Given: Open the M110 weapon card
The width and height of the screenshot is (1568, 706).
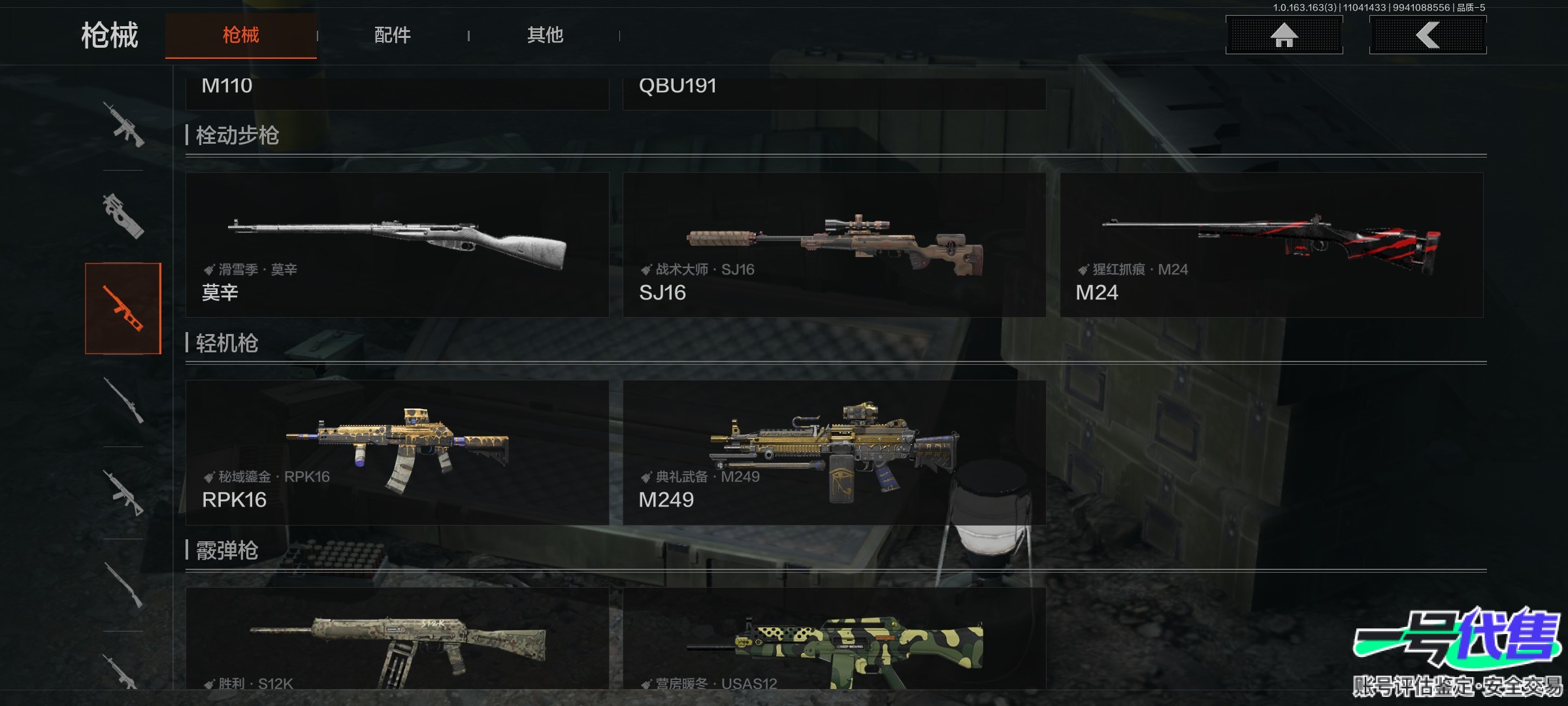Looking at the screenshot, I should tap(397, 92).
